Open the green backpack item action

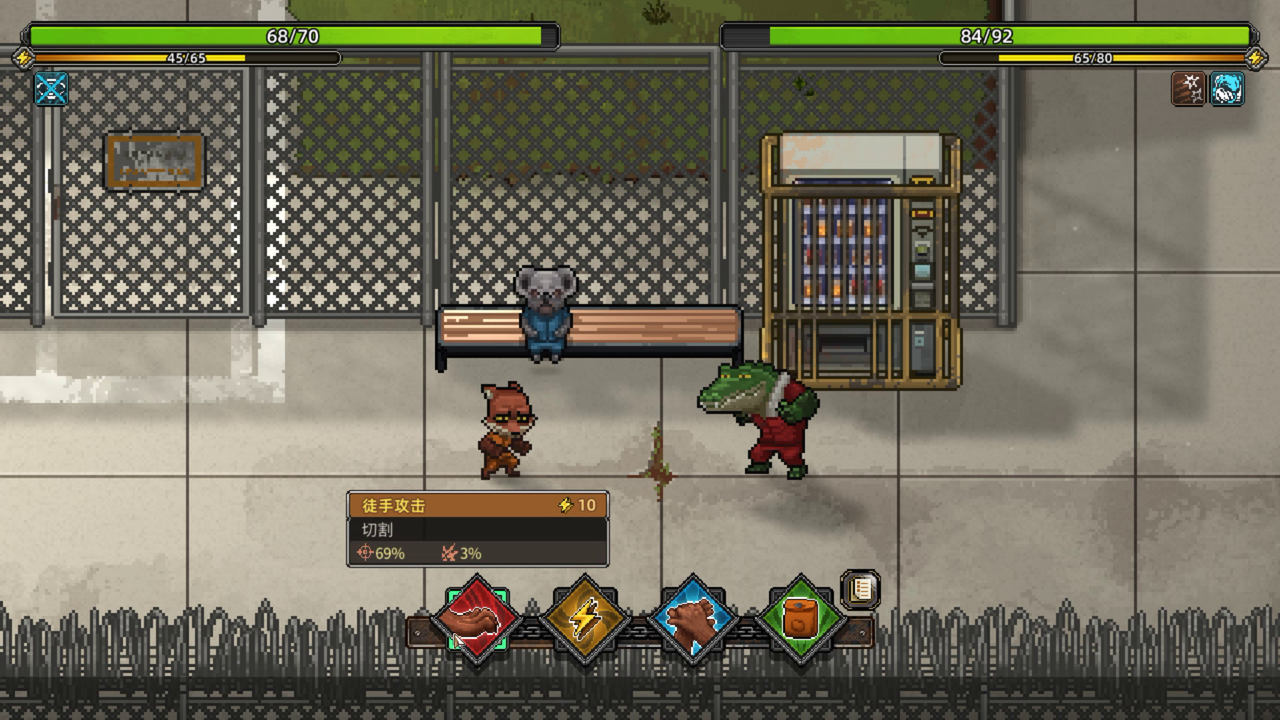(799, 621)
